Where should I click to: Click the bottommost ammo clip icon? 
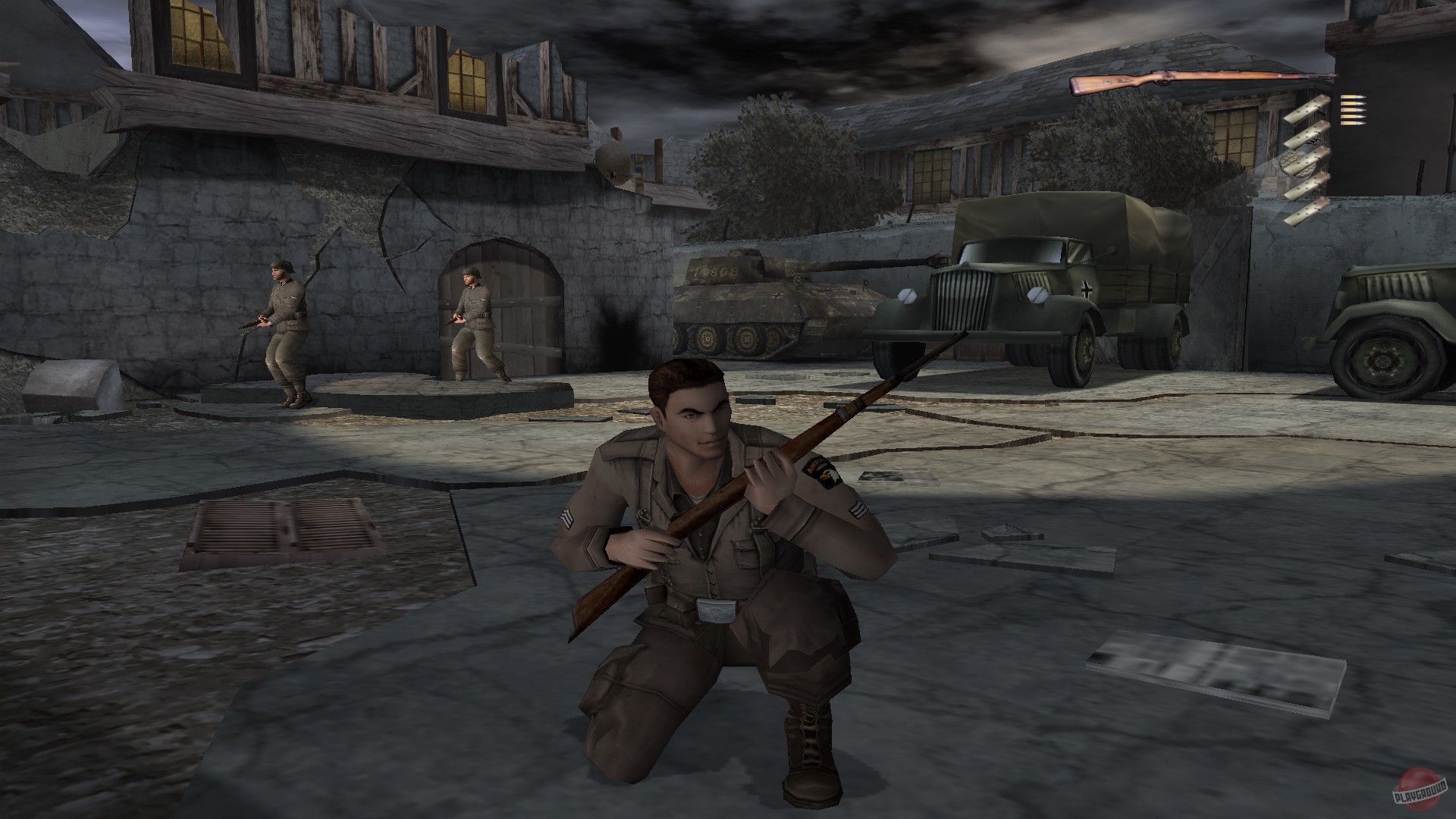point(1307,211)
